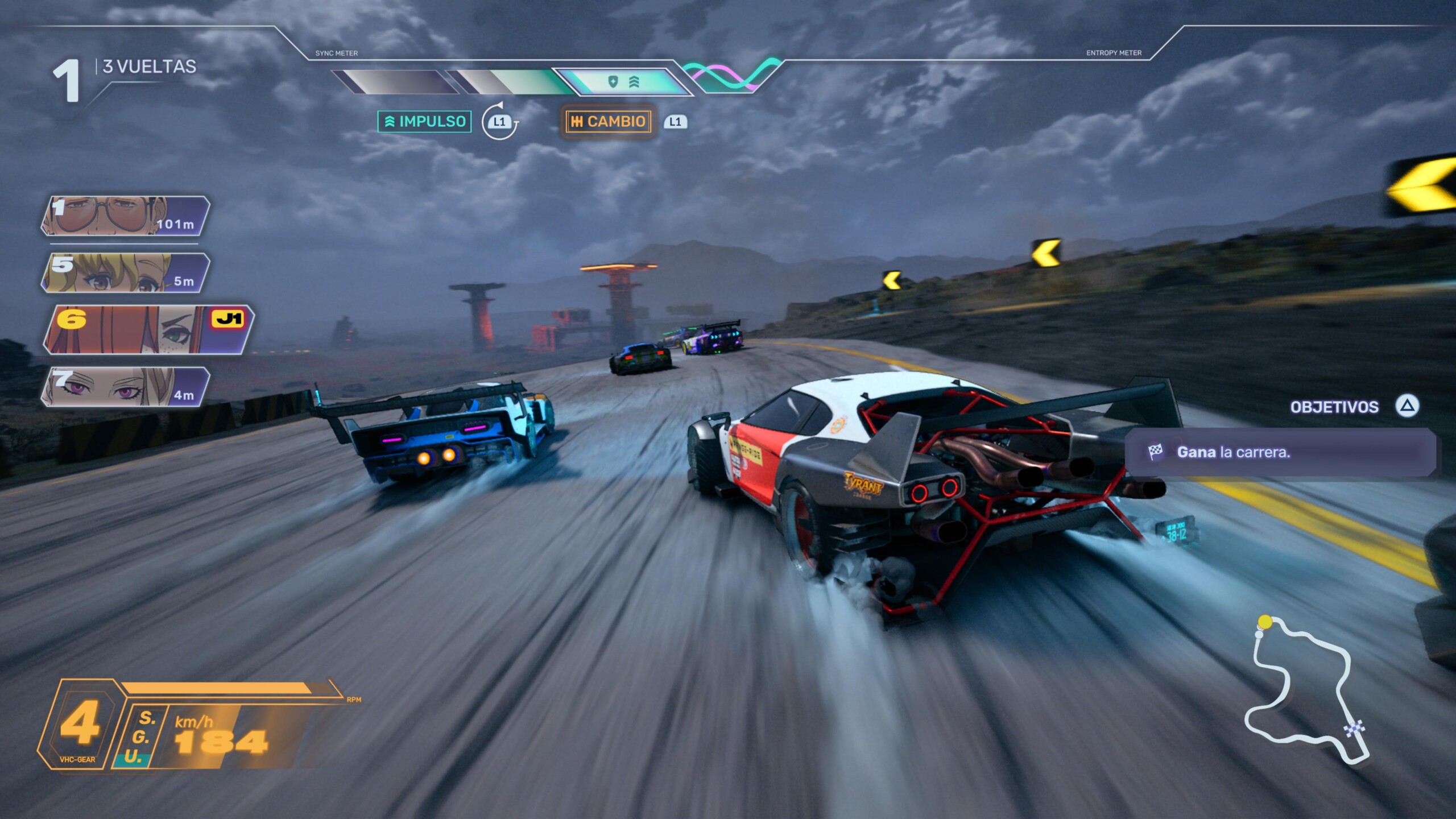Open the OBJETIVOS objectives header
Image resolution: width=1456 pixels, height=819 pixels.
coord(1334,407)
